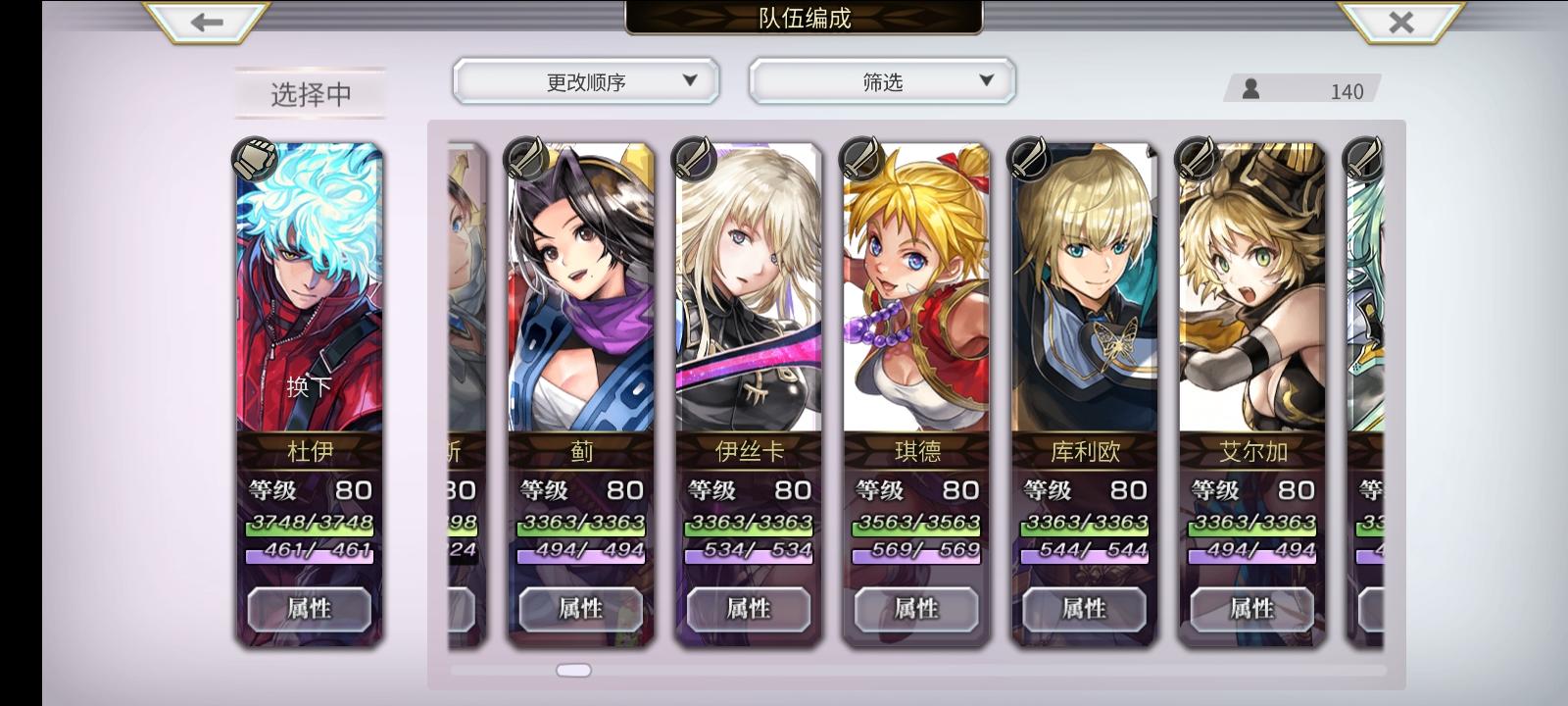The image size is (1568, 706).
Task: Open 杜伊's 属性 attribute panel
Action: tap(310, 609)
